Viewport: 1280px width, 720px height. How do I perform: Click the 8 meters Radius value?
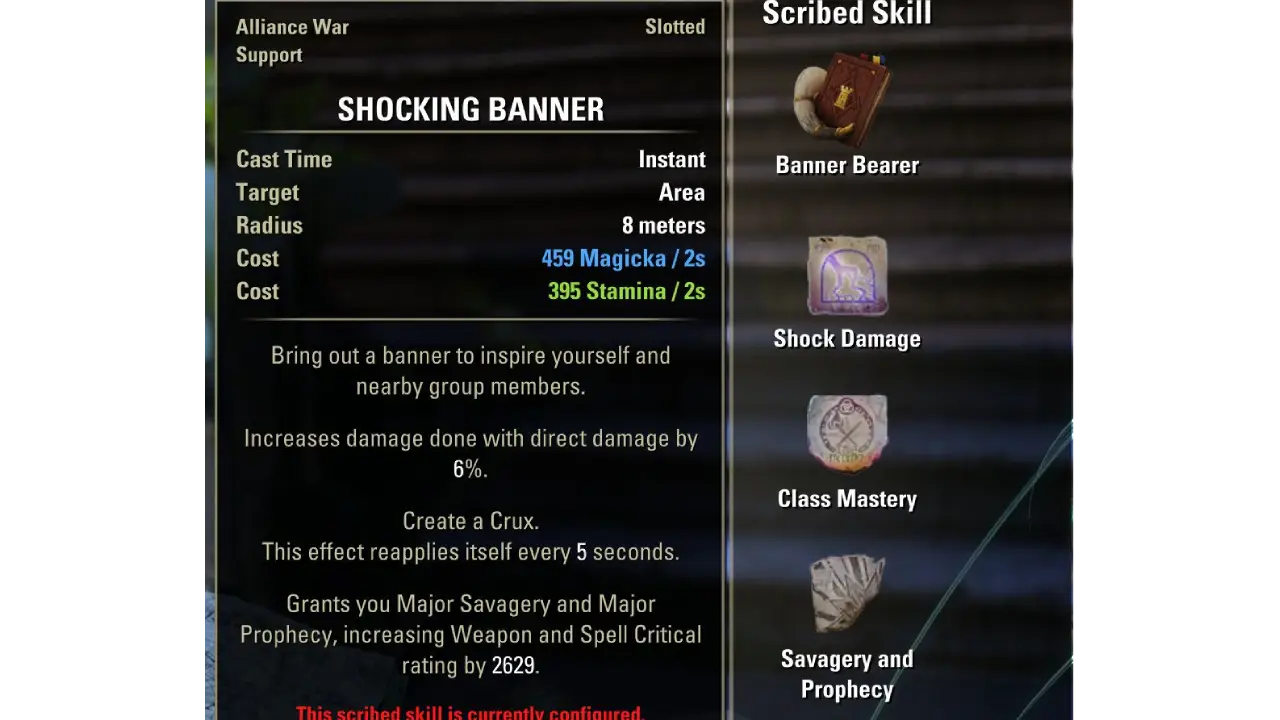663,225
